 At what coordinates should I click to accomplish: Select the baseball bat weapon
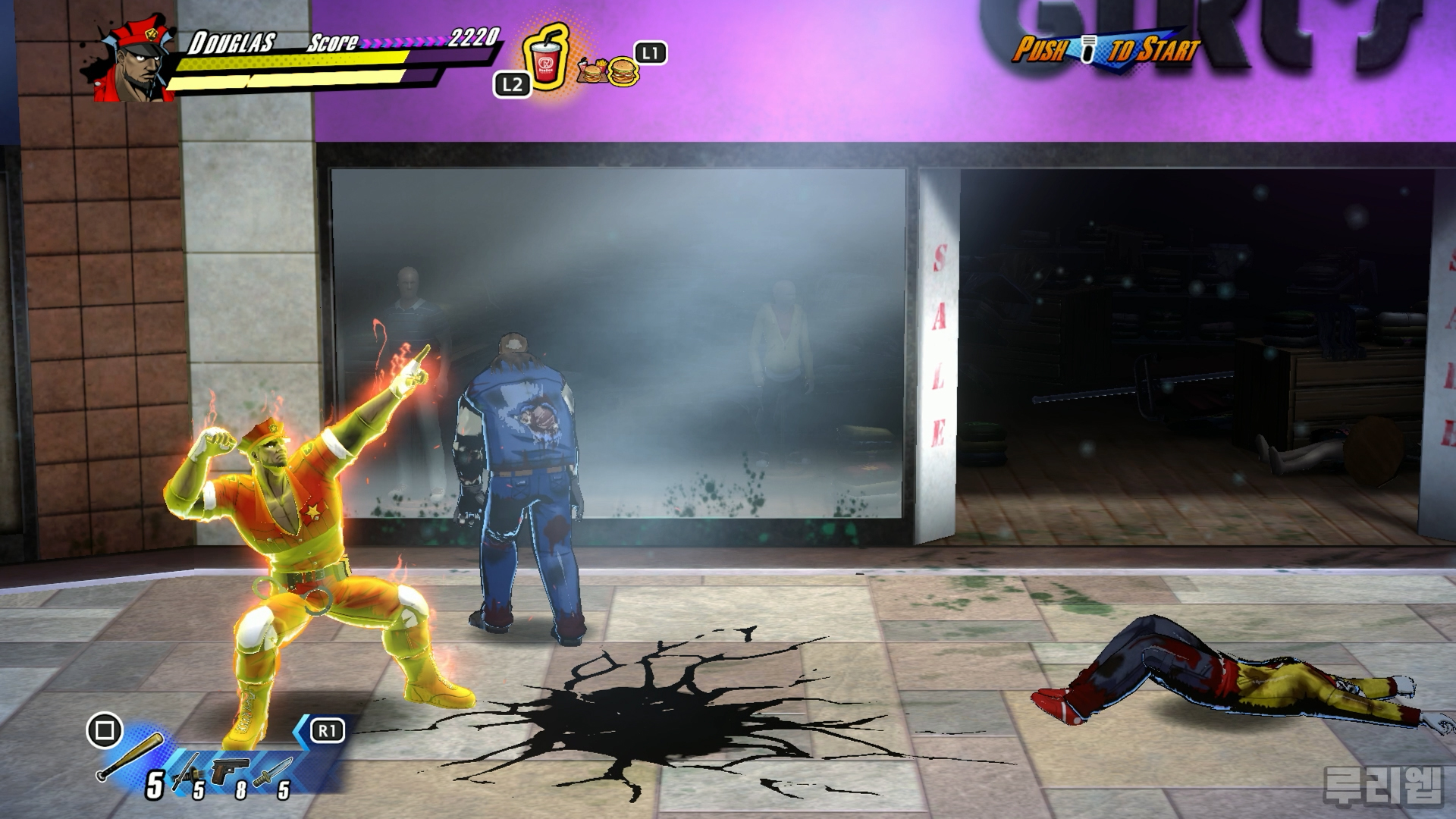(130, 756)
